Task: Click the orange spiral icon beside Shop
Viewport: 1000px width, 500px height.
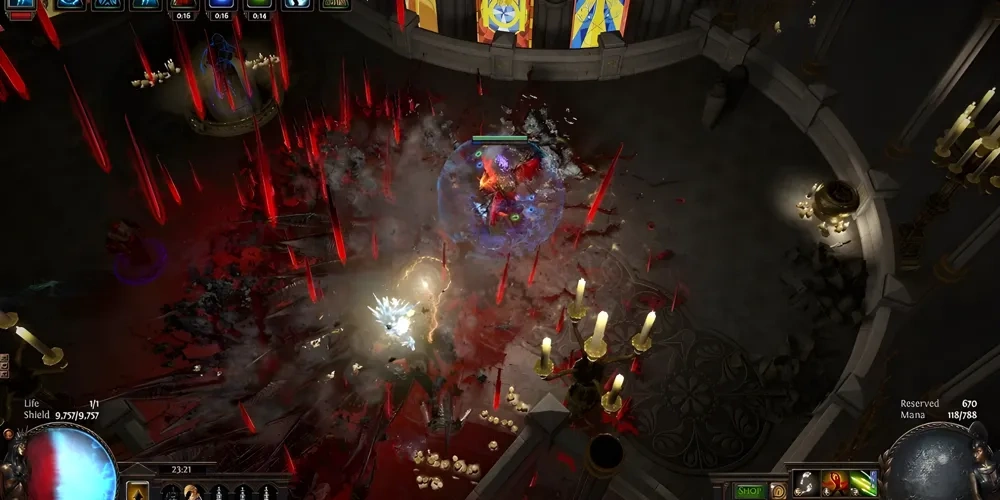Action: coord(777,491)
